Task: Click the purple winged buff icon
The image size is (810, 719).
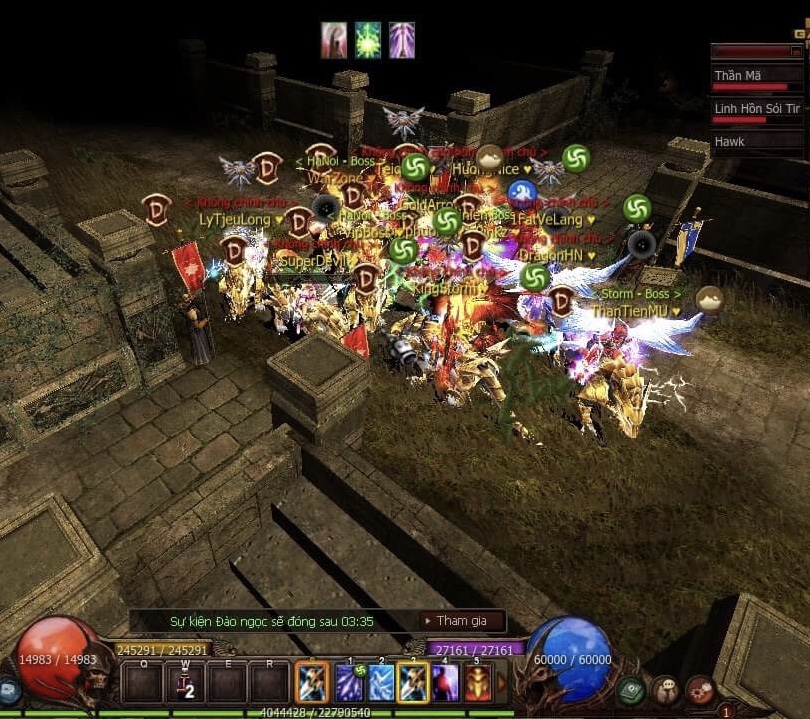Action: [x=402, y=40]
